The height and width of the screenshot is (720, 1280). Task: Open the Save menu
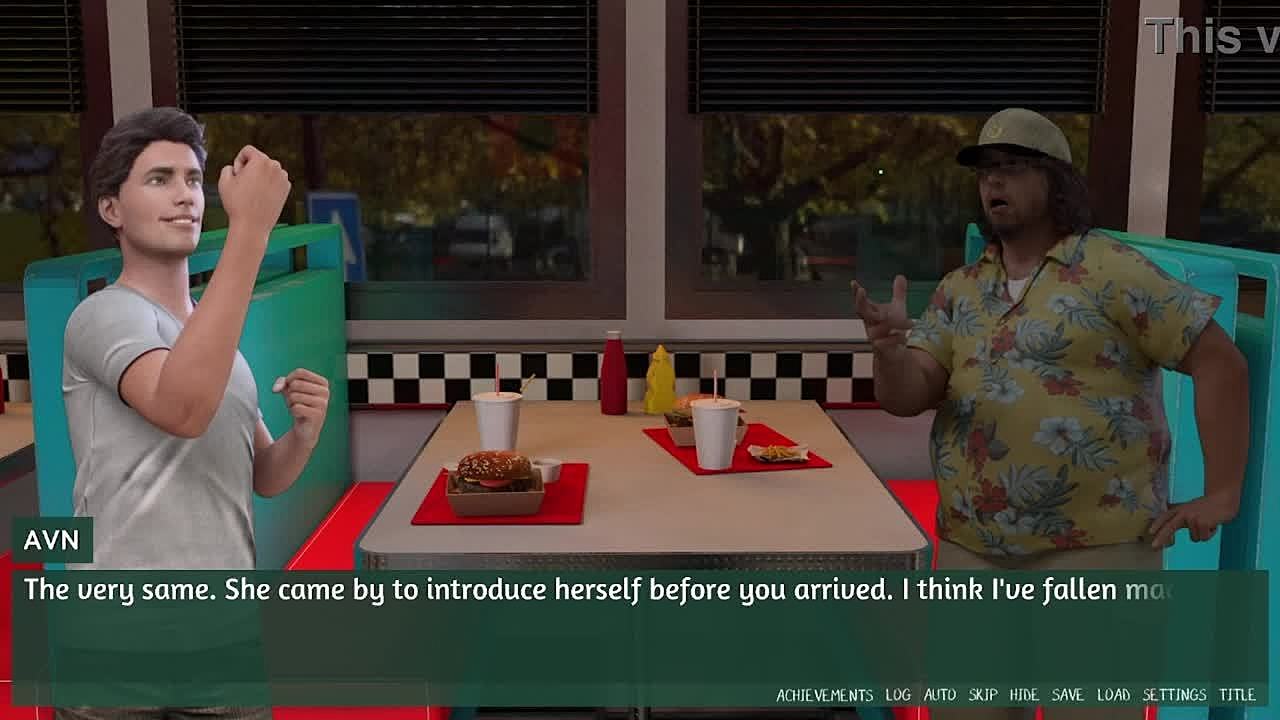pos(1067,695)
